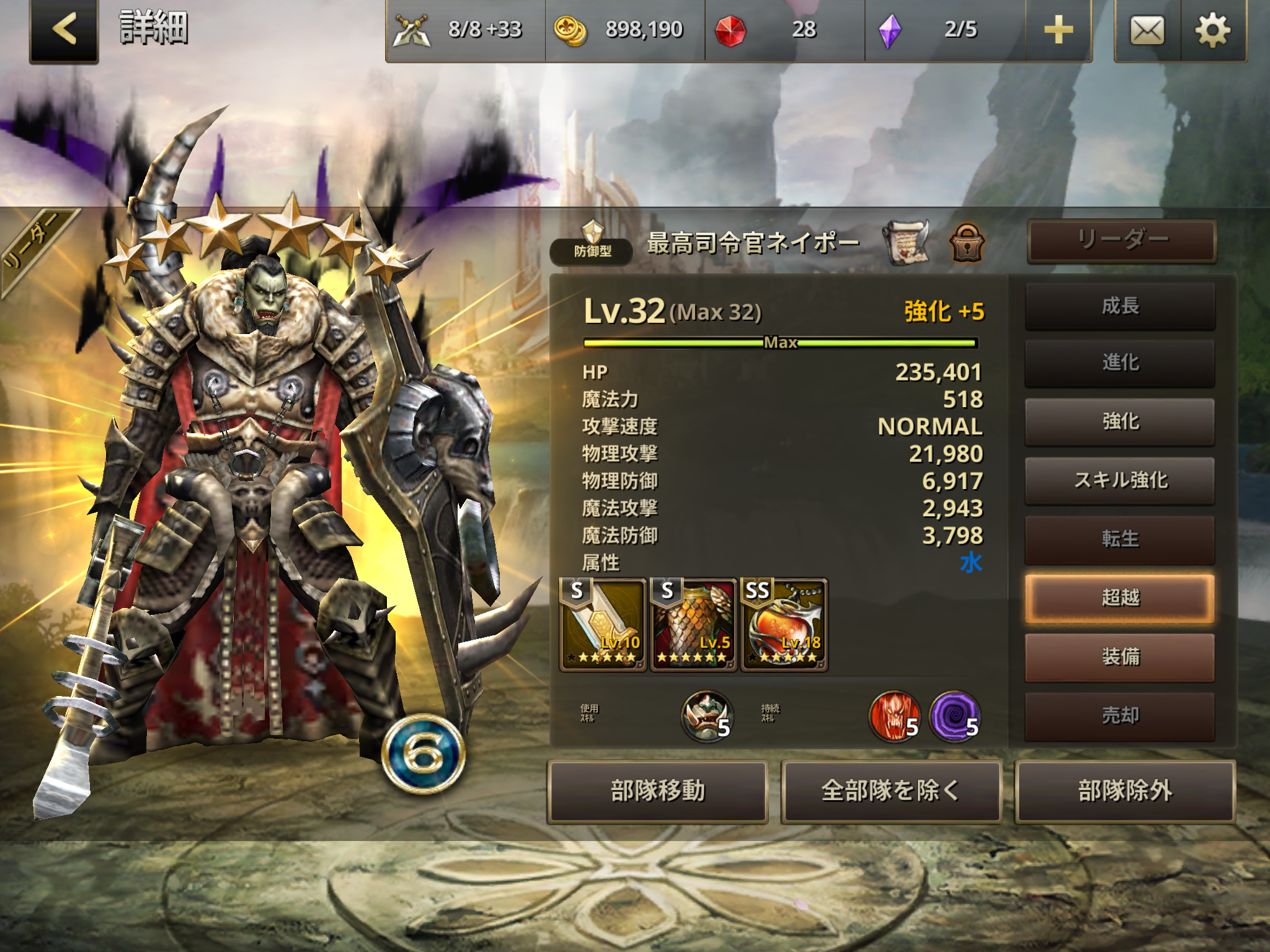Select the SS-rank red potion accessory slot

(784, 624)
